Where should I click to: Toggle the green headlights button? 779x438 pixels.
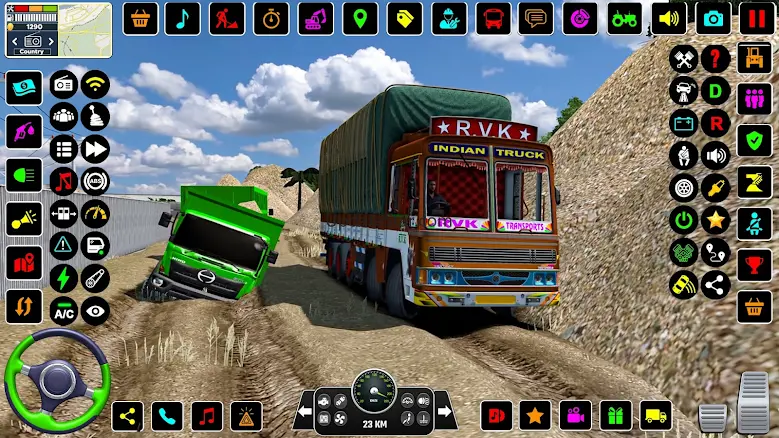tap(23, 175)
